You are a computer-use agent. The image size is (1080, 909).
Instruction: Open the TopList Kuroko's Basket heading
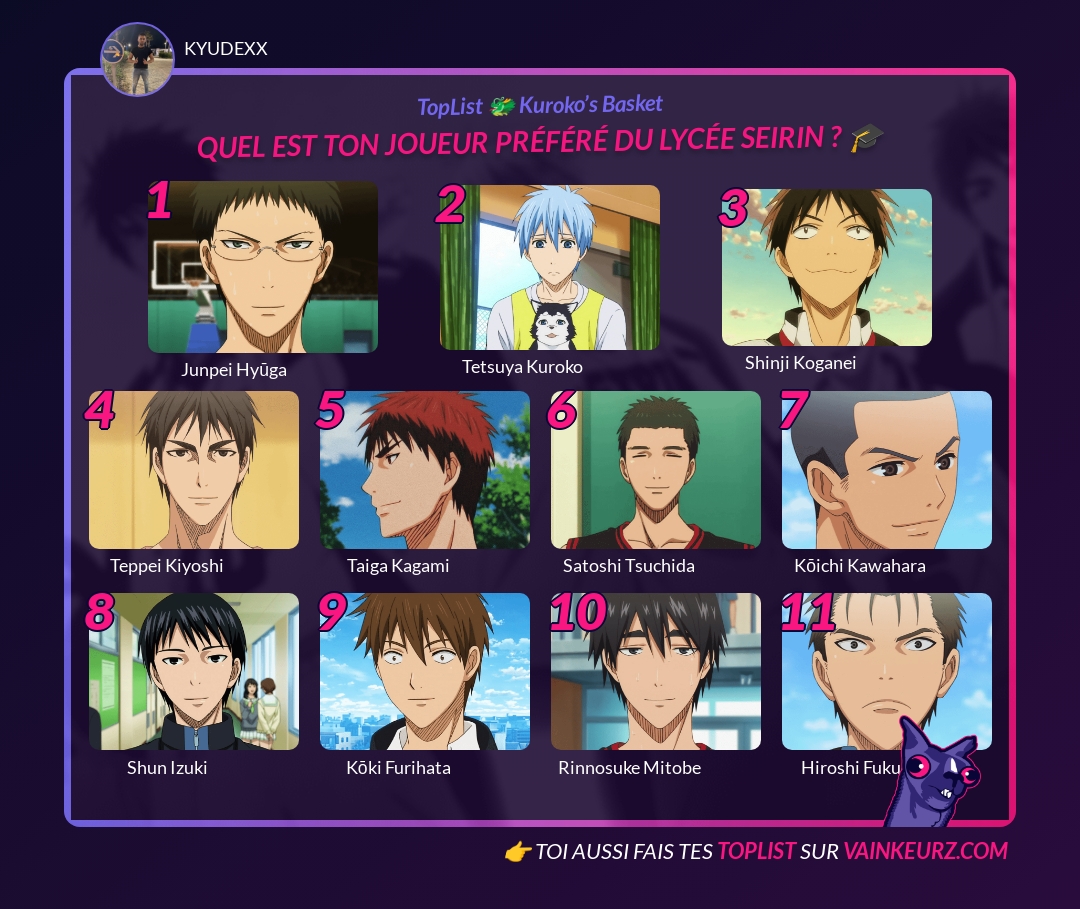[x=540, y=105]
